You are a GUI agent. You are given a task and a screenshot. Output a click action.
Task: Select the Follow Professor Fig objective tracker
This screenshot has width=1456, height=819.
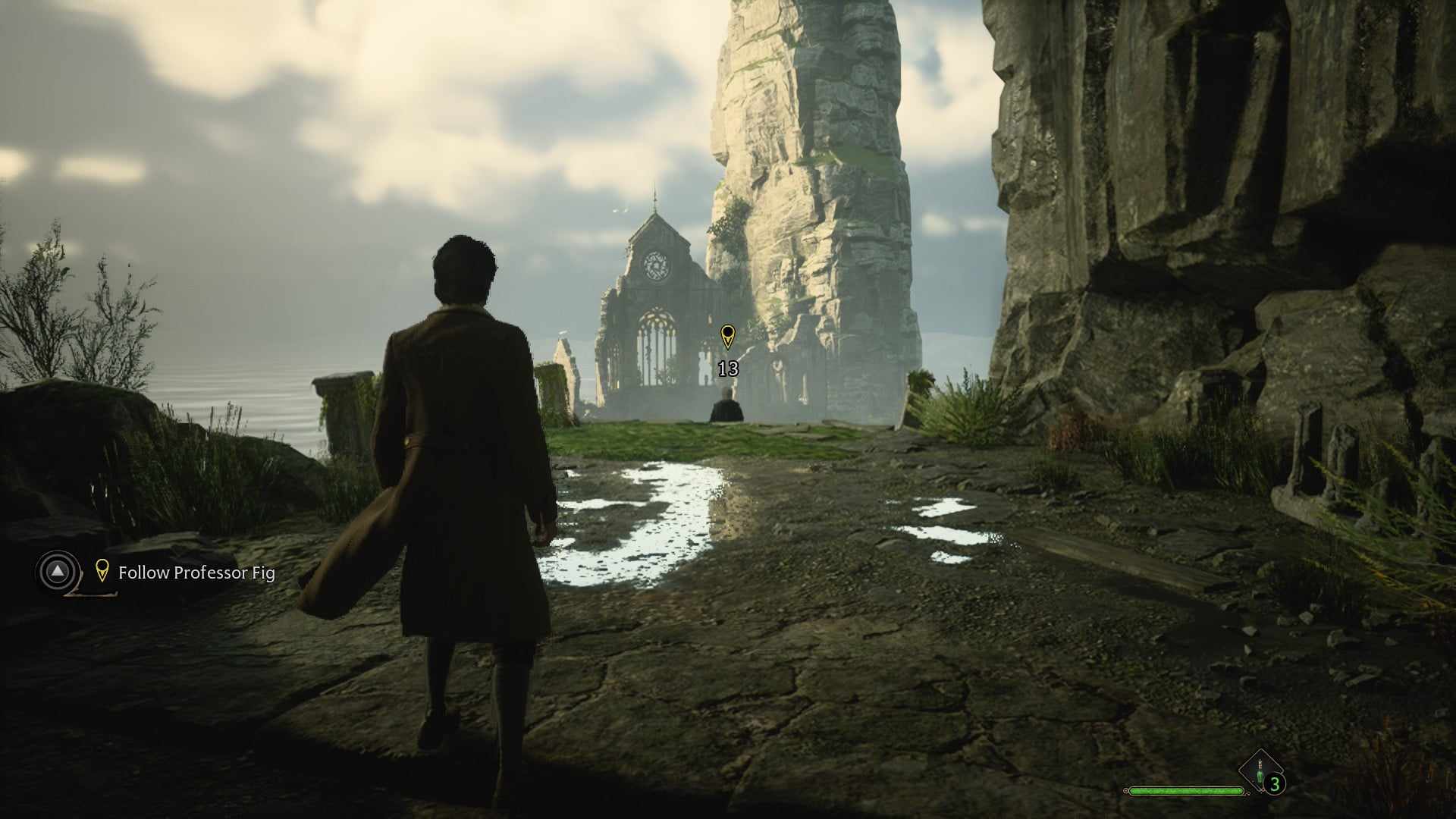pyautogui.click(x=196, y=573)
